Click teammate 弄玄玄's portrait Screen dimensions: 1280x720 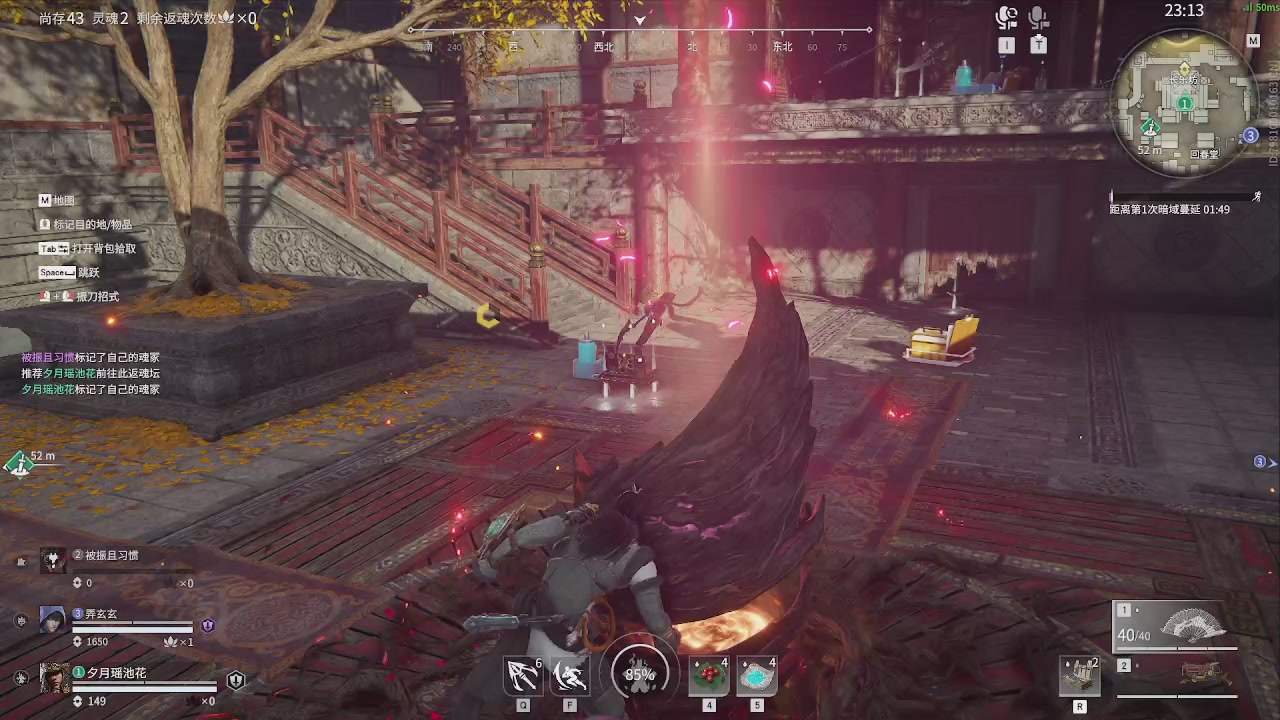click(x=52, y=620)
